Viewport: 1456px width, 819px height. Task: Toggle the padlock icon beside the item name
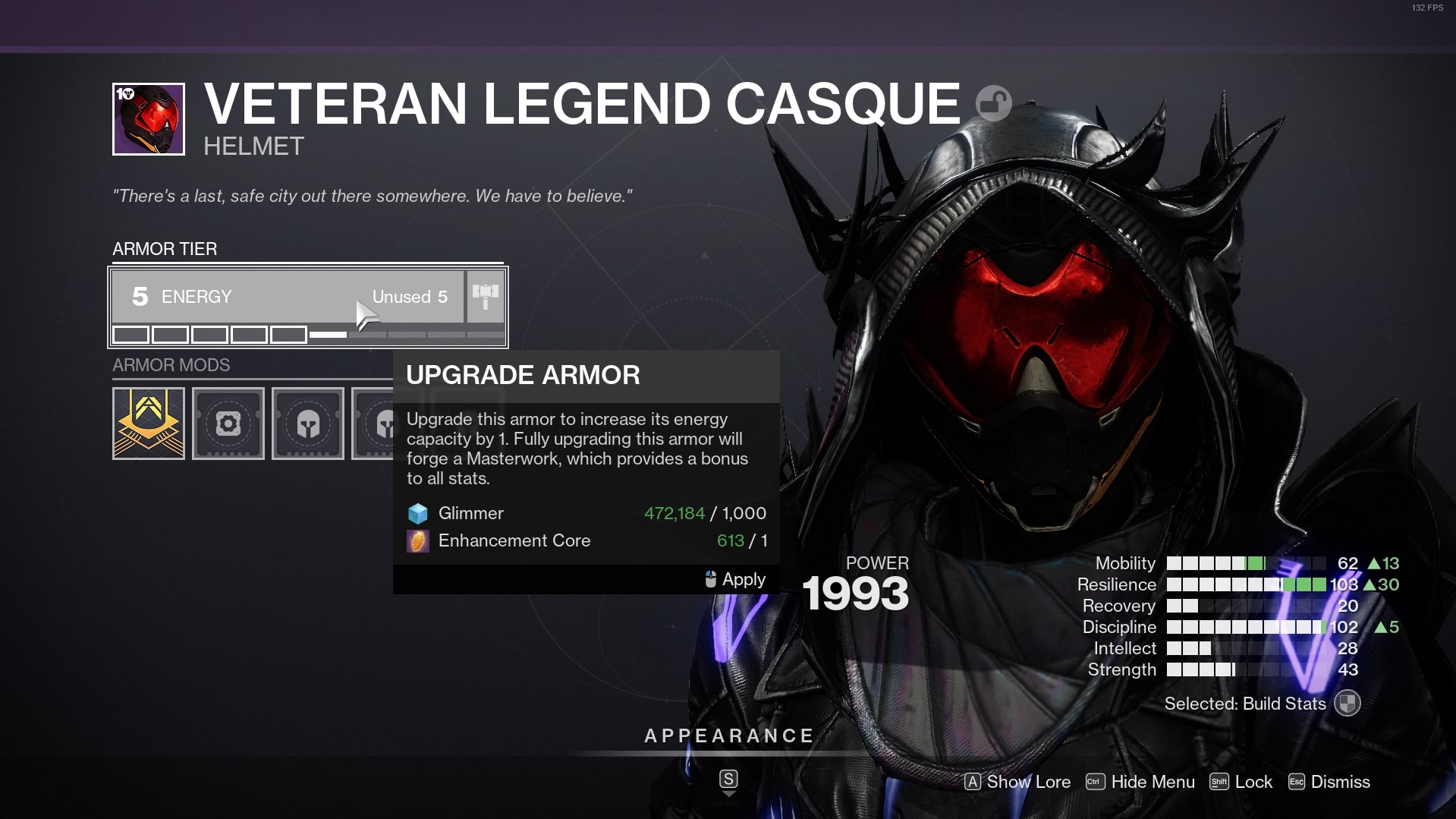[x=993, y=103]
